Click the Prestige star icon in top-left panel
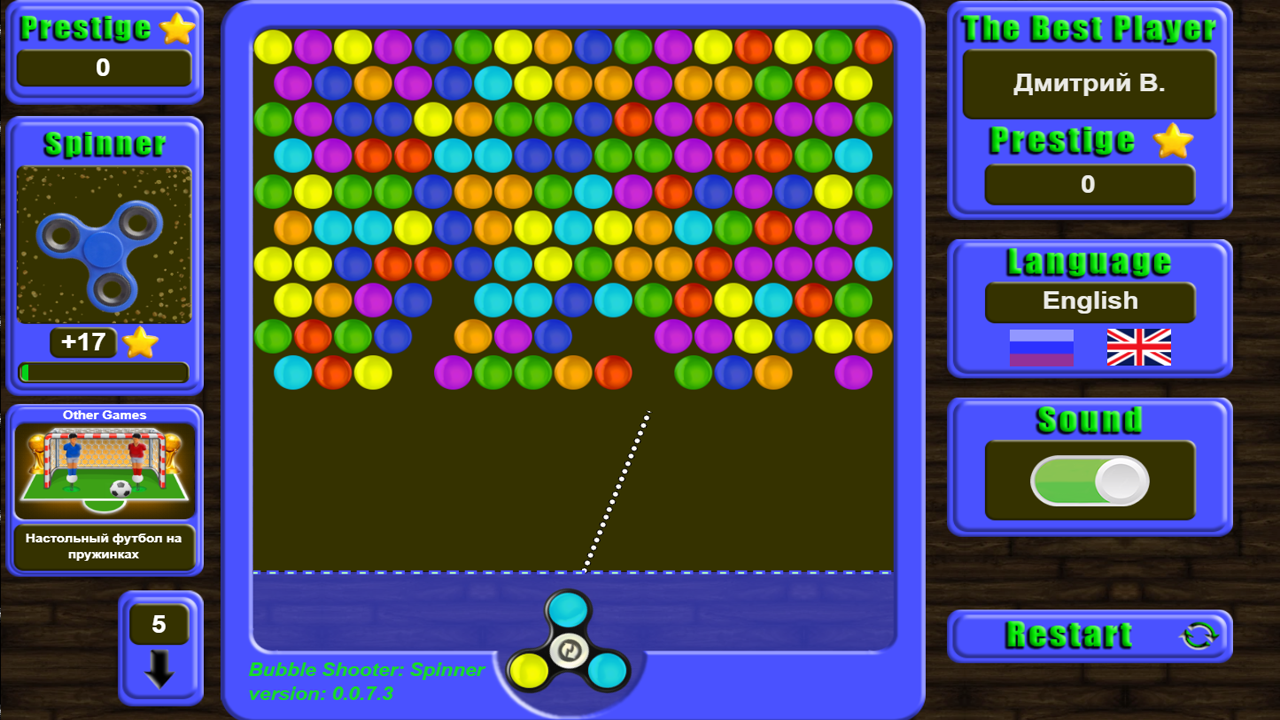 pyautogui.click(x=178, y=28)
